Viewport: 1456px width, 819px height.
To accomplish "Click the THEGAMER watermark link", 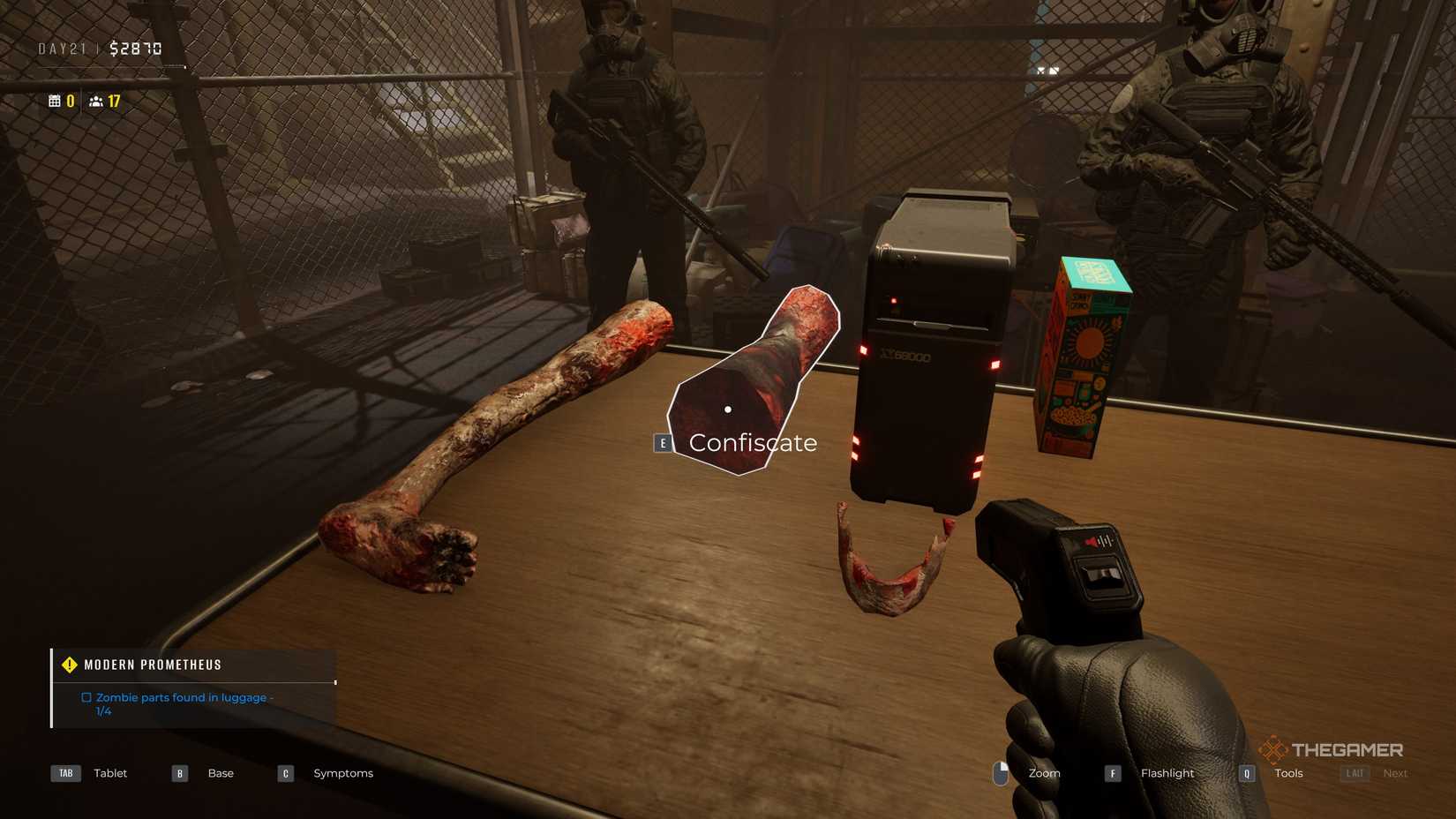I will pos(1334,749).
